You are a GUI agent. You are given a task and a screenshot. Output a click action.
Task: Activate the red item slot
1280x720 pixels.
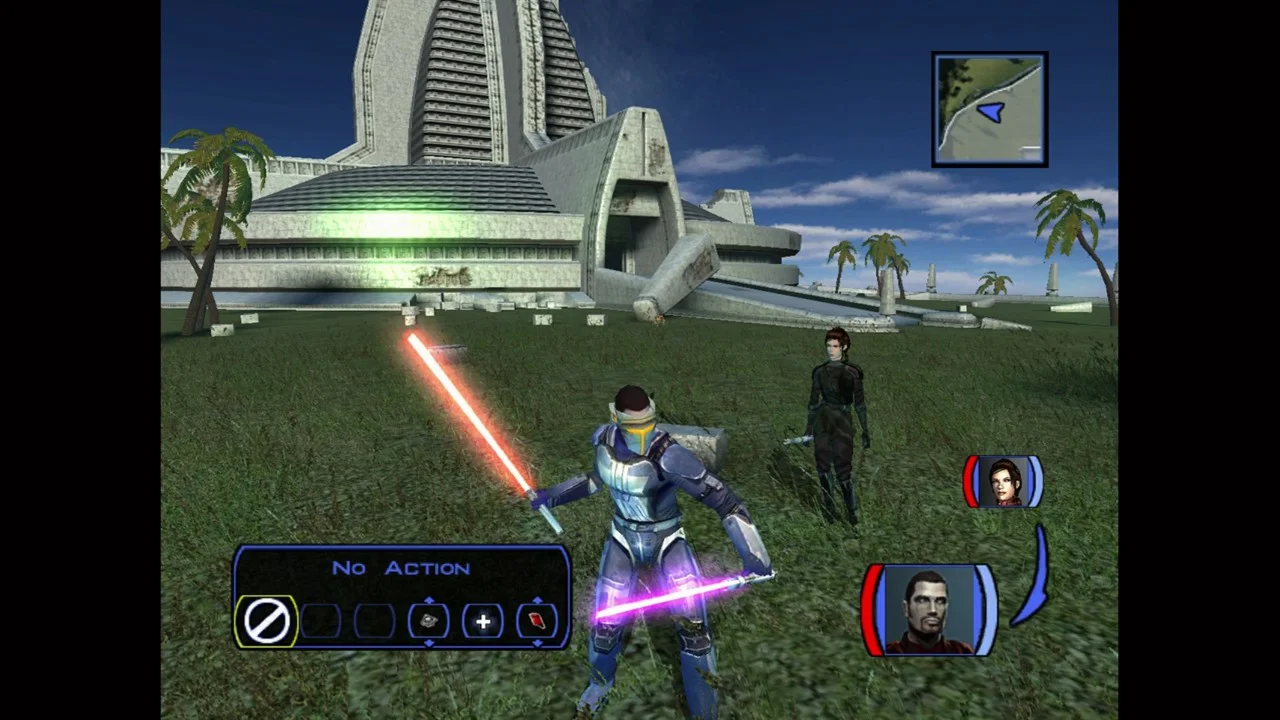(537, 621)
